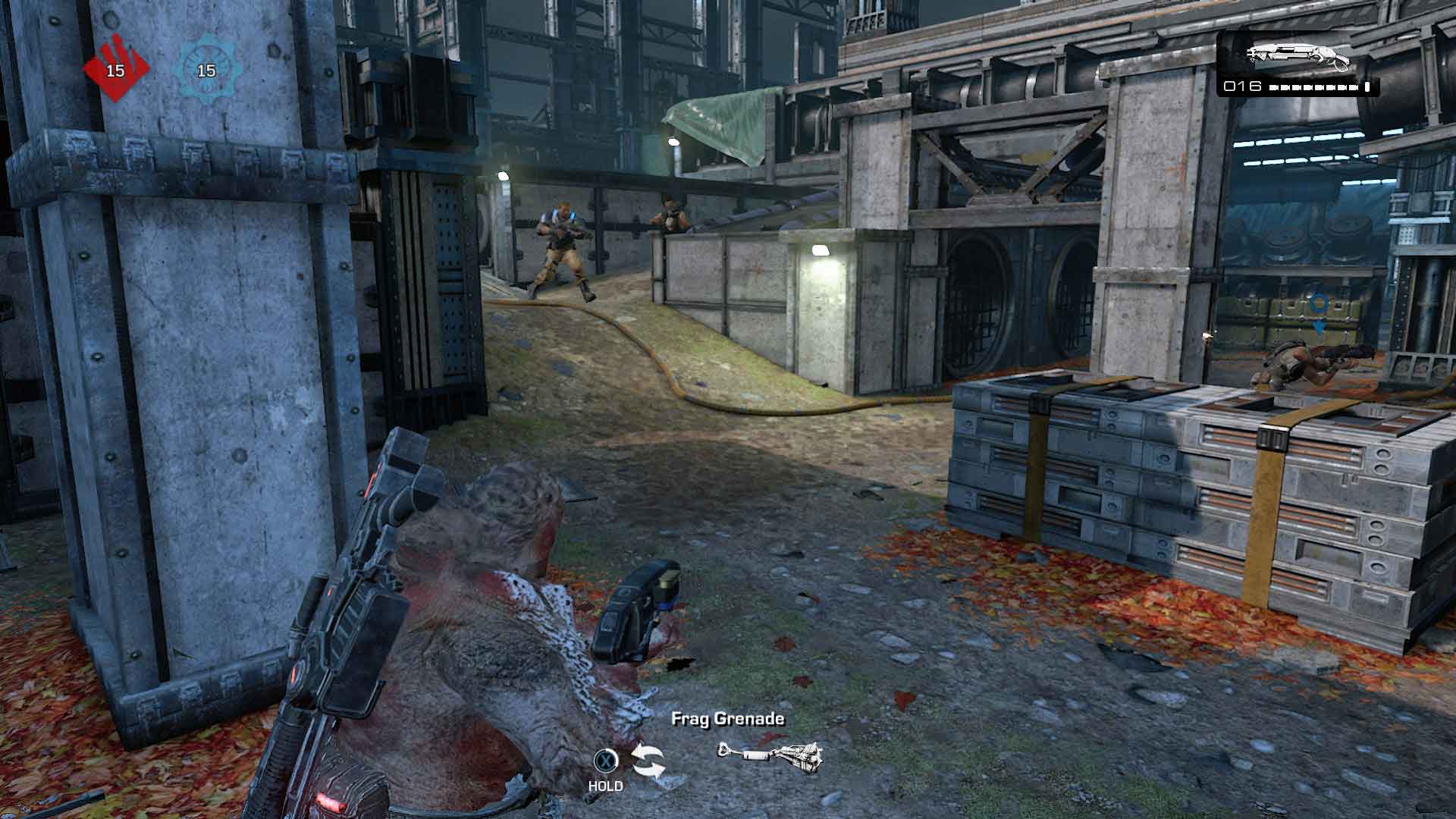Click the weapon swap arrows icon
Viewport: 1456px width, 819px height.
pyautogui.click(x=648, y=761)
